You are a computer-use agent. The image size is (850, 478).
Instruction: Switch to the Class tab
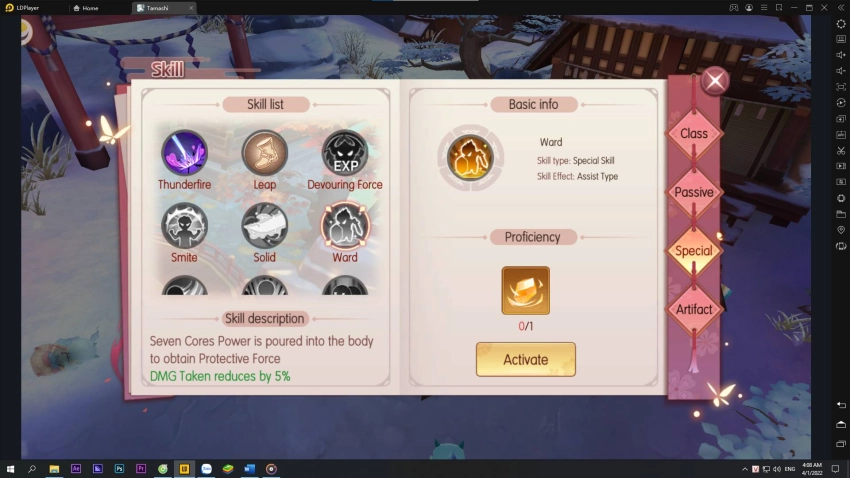coord(694,134)
